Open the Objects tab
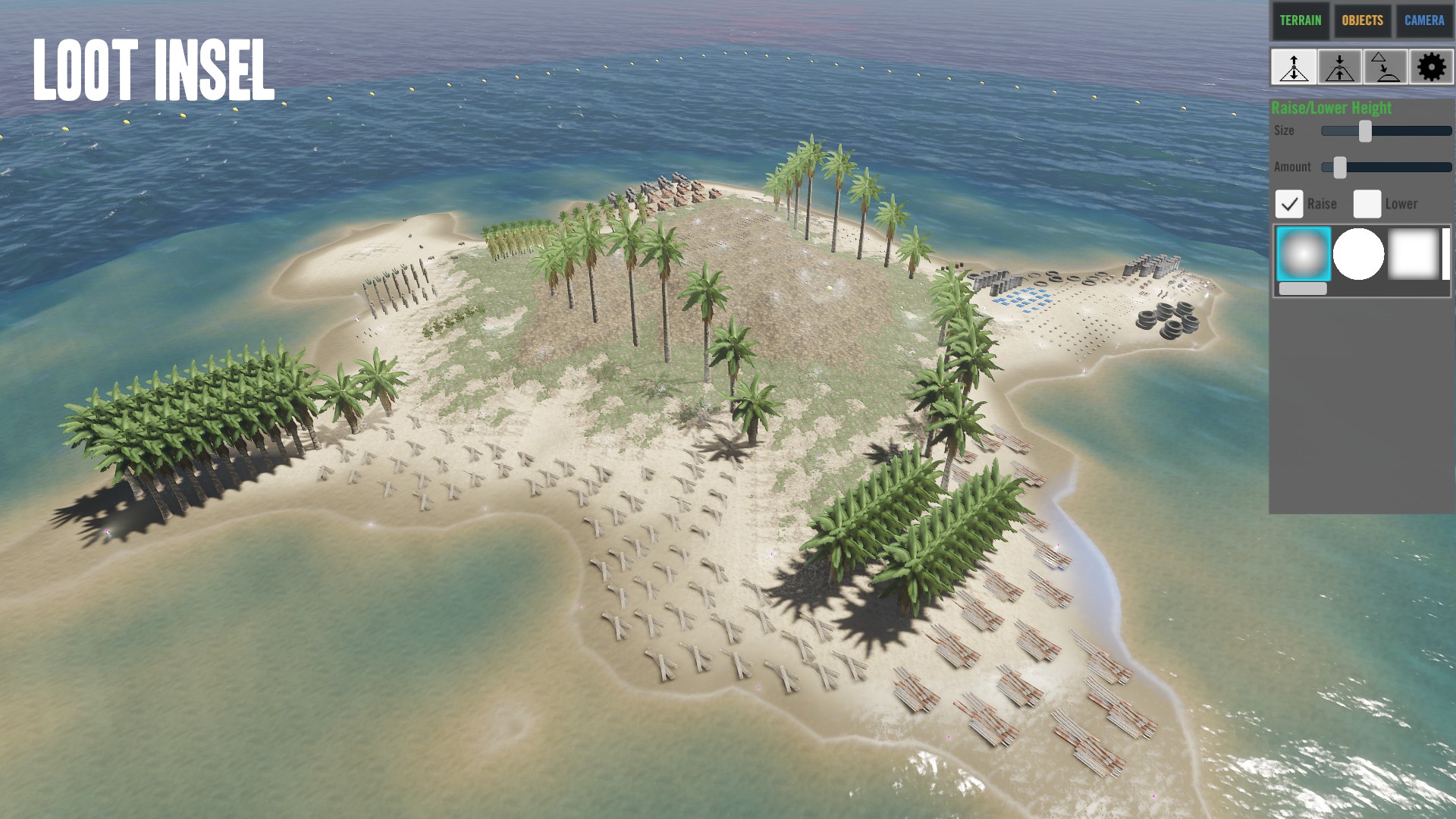The image size is (1456, 819). (1362, 20)
